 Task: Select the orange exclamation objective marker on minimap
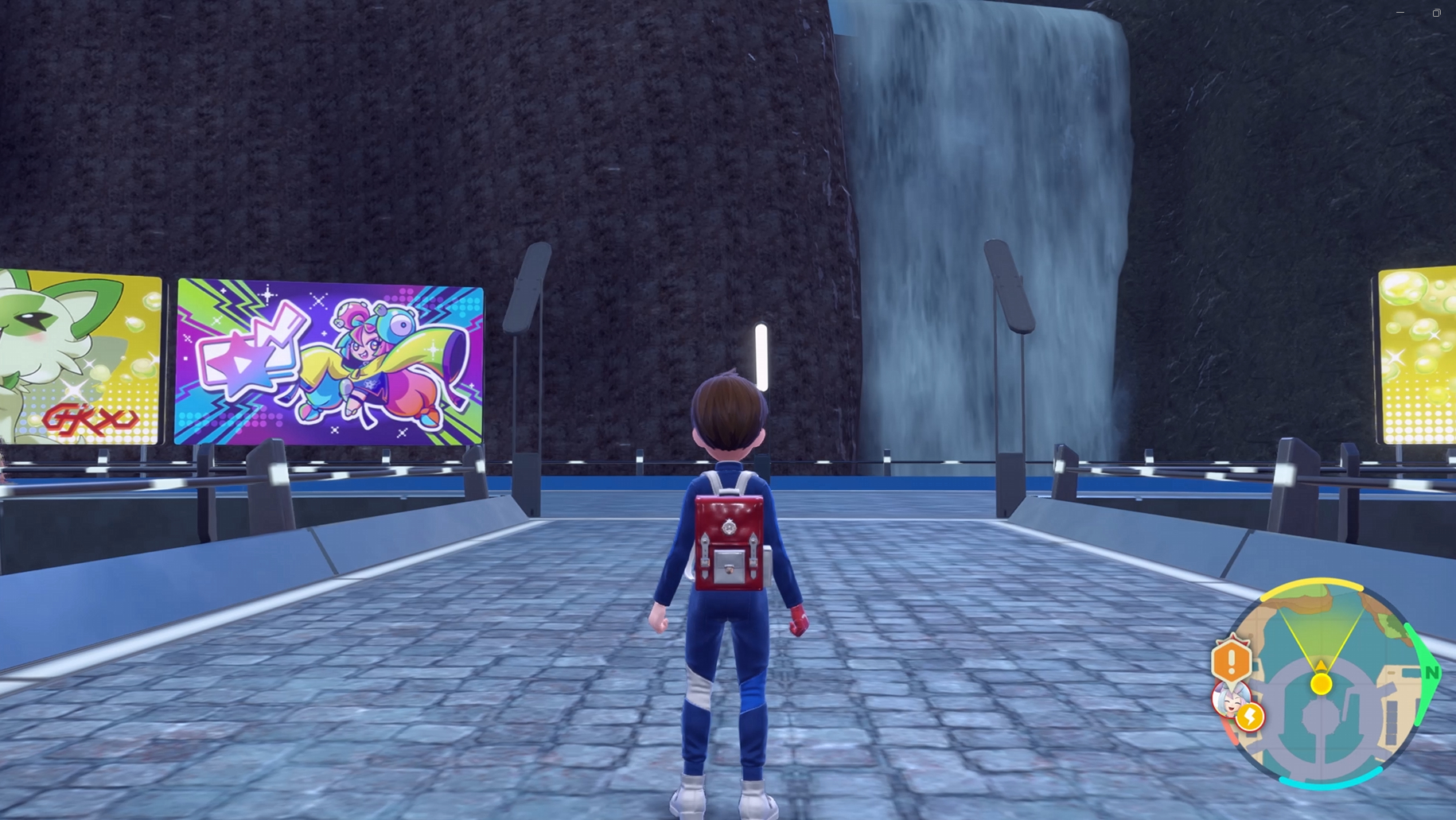click(x=1232, y=659)
